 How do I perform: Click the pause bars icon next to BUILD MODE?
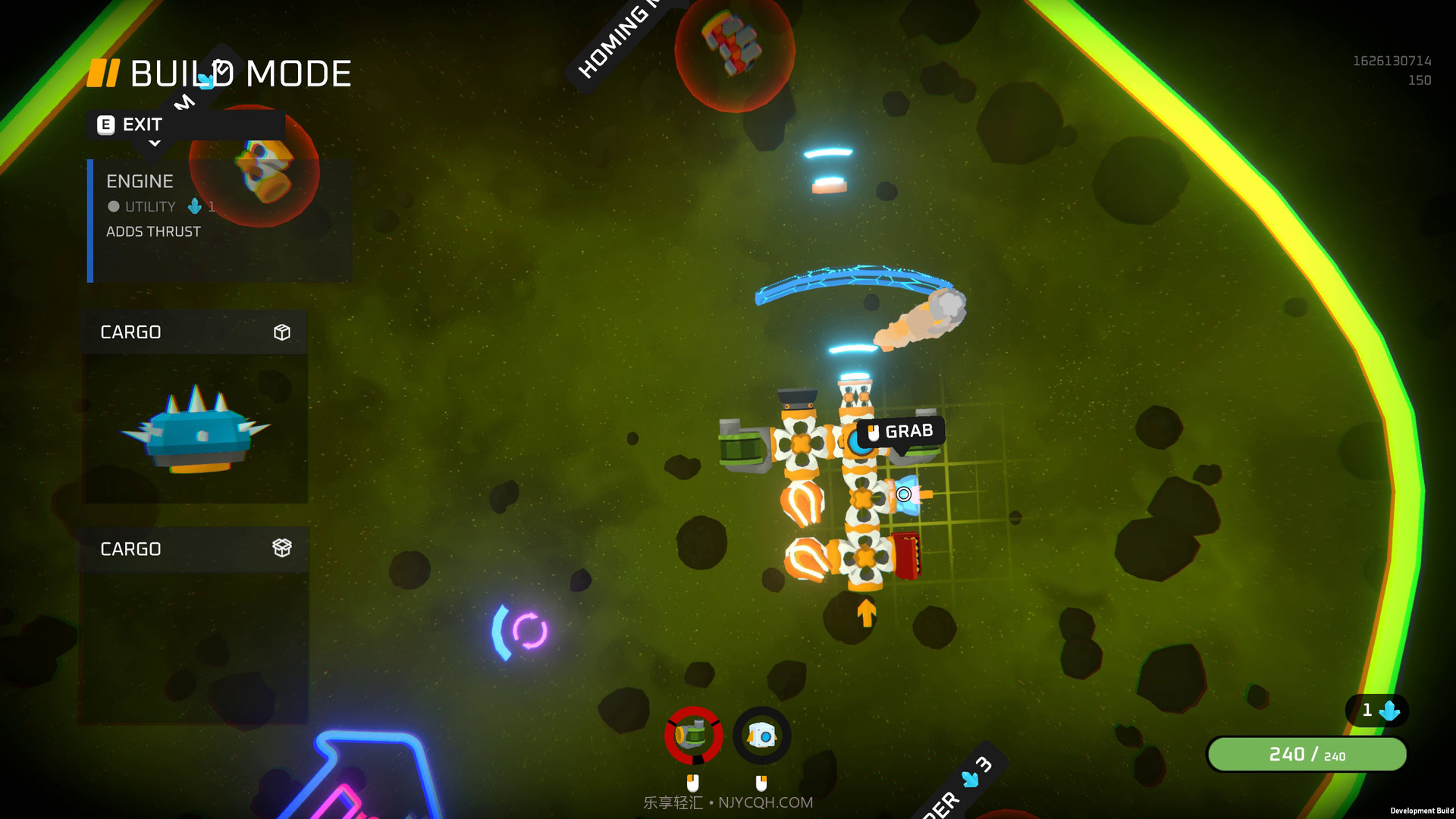[103, 73]
